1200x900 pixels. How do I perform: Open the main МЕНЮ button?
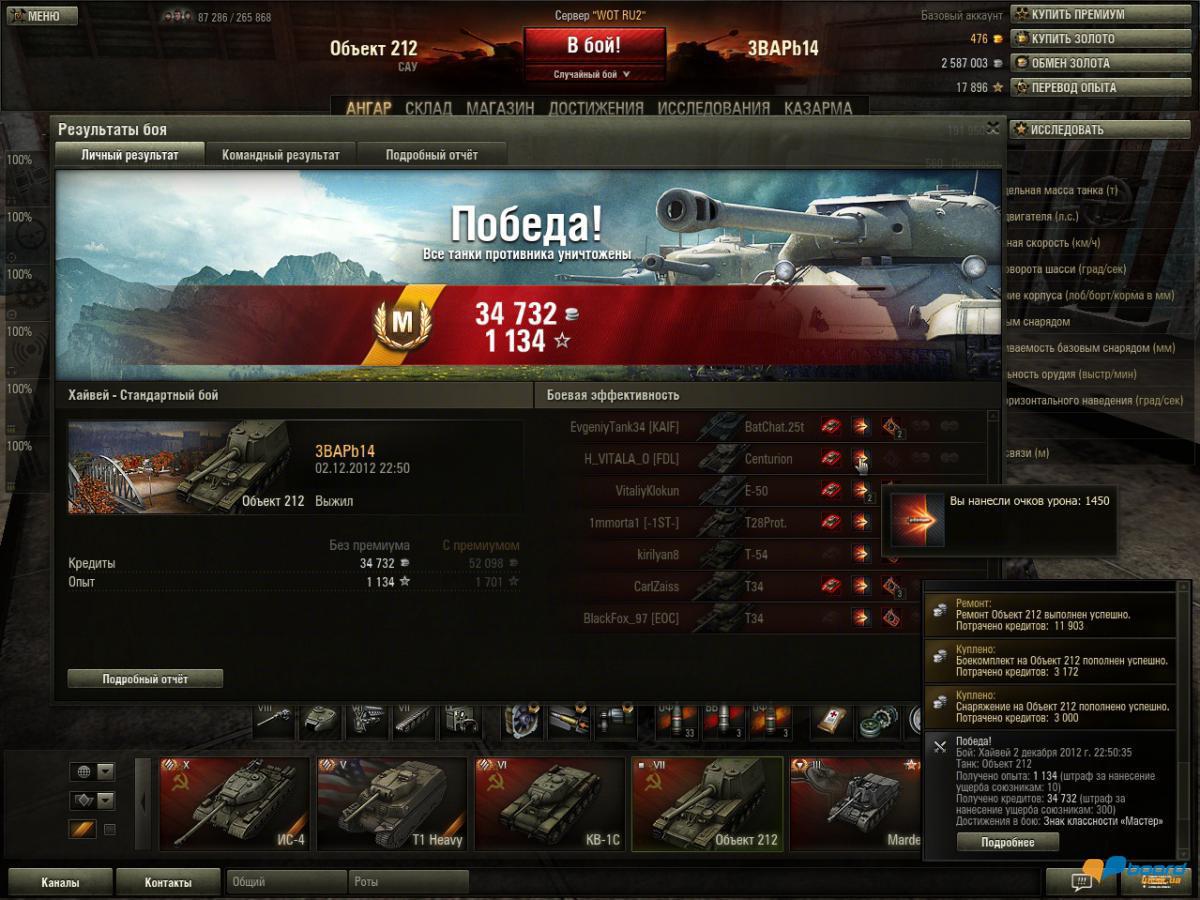point(42,16)
